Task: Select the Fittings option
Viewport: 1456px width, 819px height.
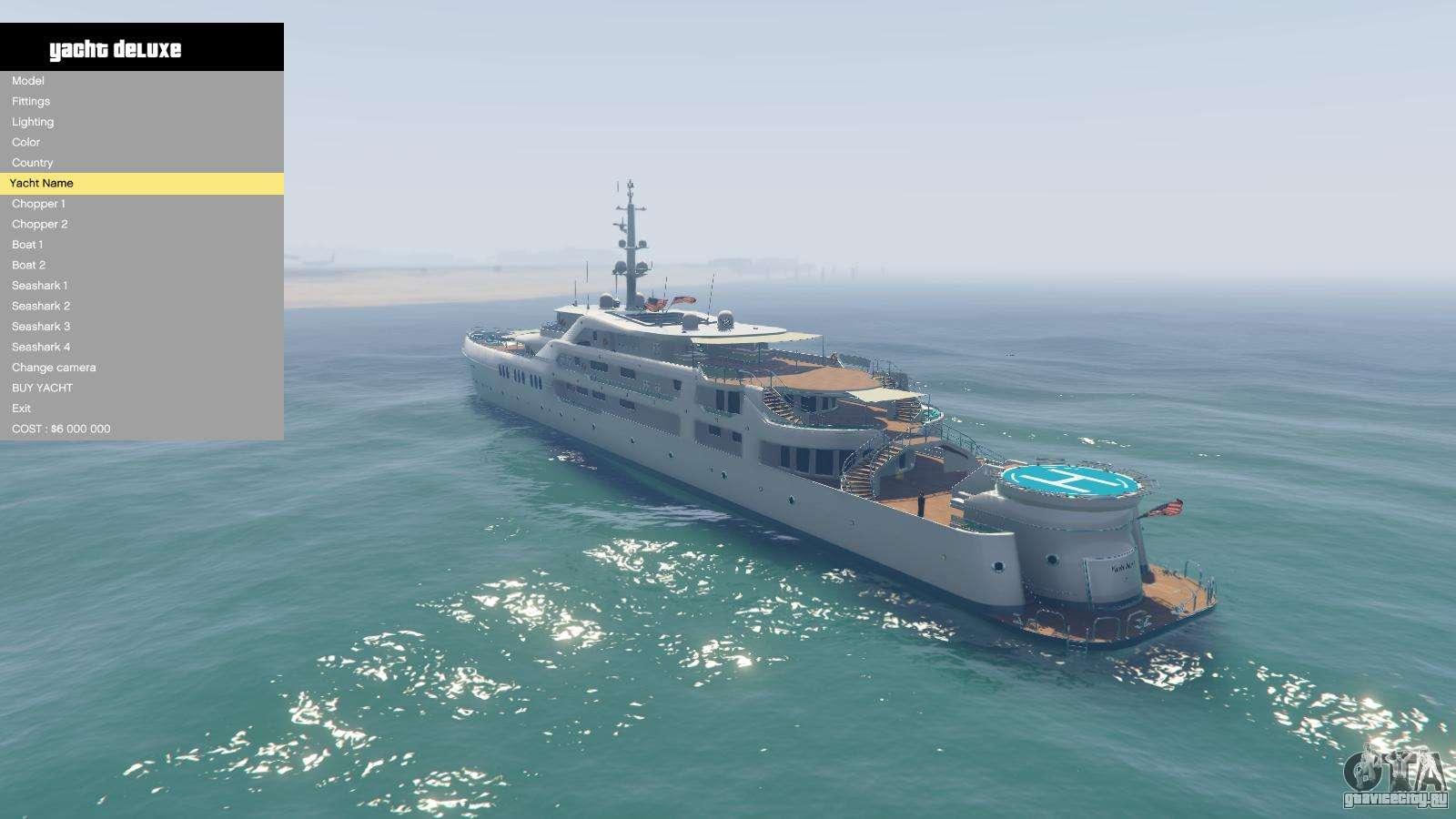Action: pos(31,101)
